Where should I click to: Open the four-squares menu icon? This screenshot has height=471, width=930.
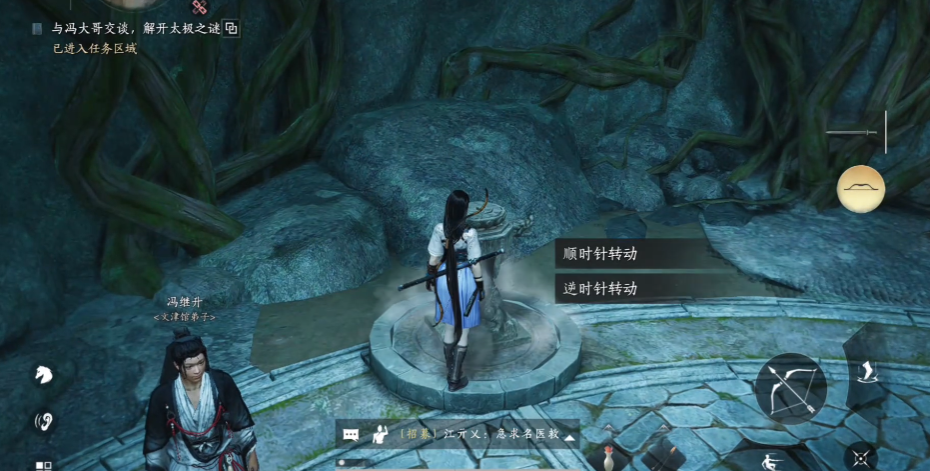(44, 465)
